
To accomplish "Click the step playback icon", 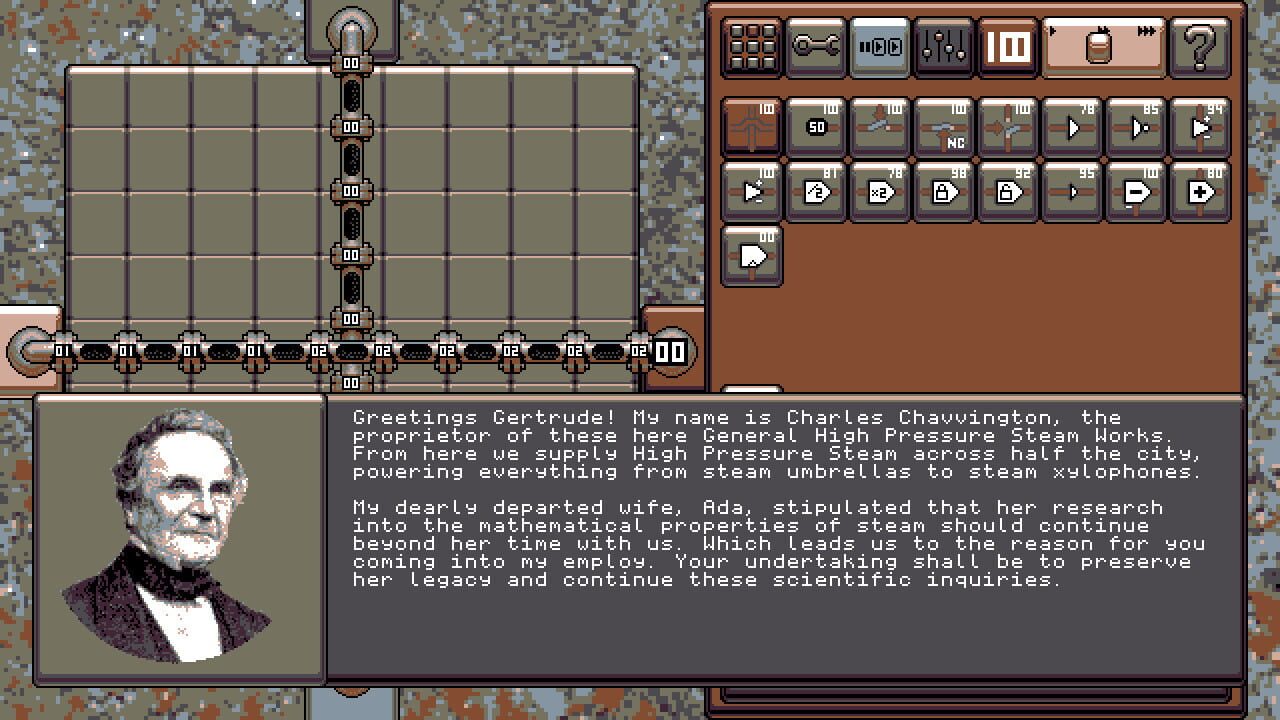I will [x=878, y=45].
